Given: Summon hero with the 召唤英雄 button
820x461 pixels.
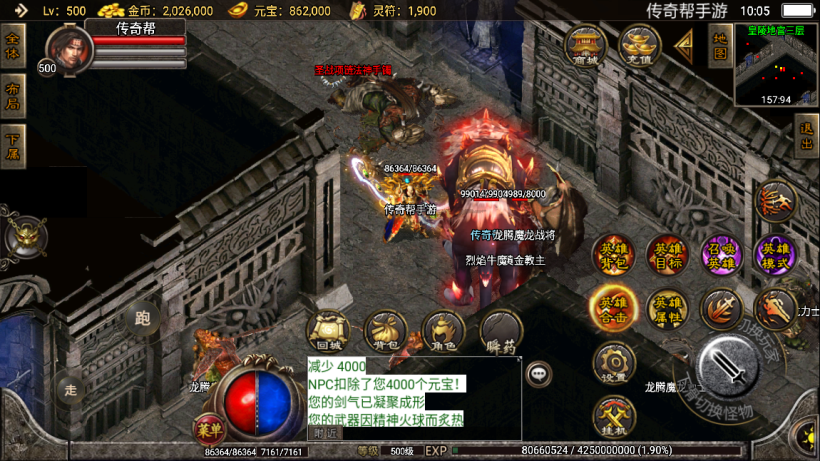Looking at the screenshot, I should tap(720, 257).
